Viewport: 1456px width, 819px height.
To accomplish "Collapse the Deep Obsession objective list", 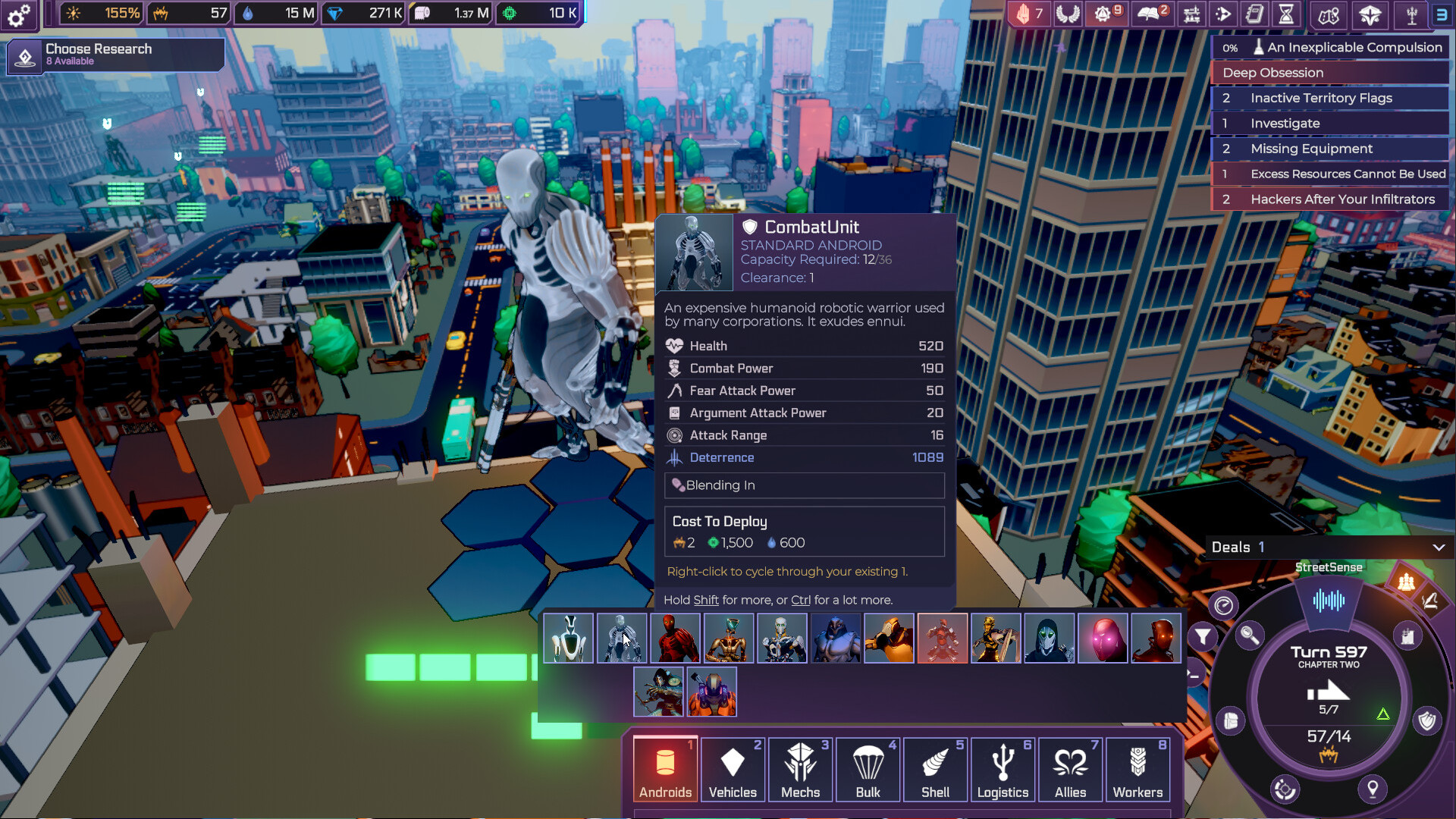I will pyautogui.click(x=1329, y=73).
